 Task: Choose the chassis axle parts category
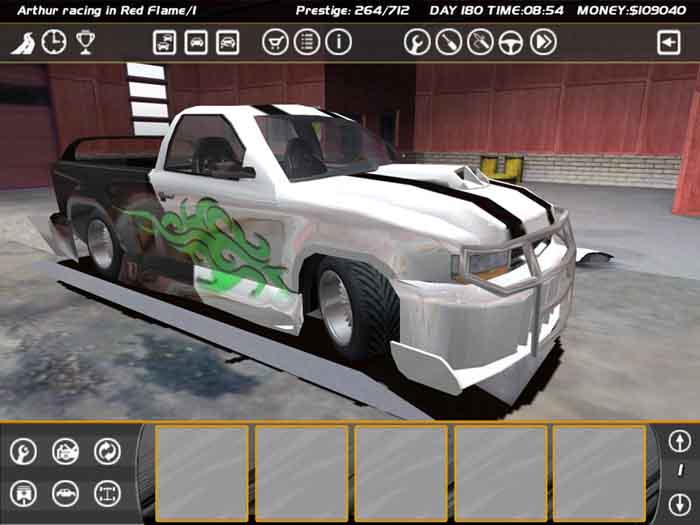[107, 493]
